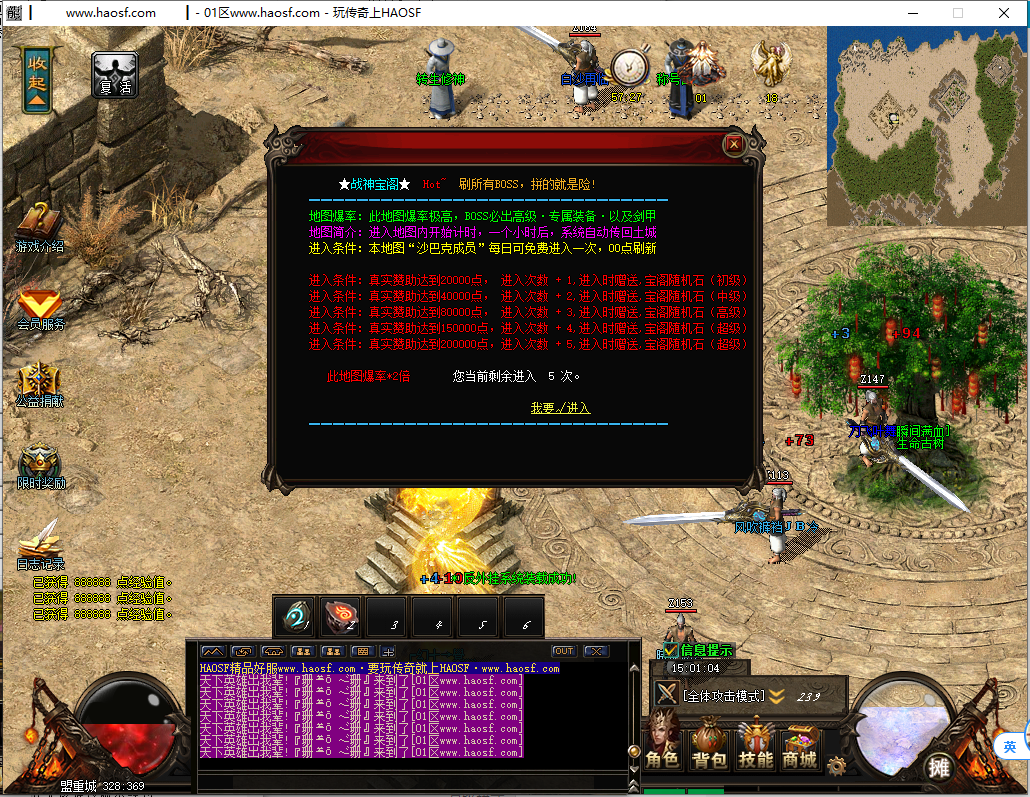1030x797 pixels.
Task: Click the OUT button on chat bar
Action: (564, 651)
